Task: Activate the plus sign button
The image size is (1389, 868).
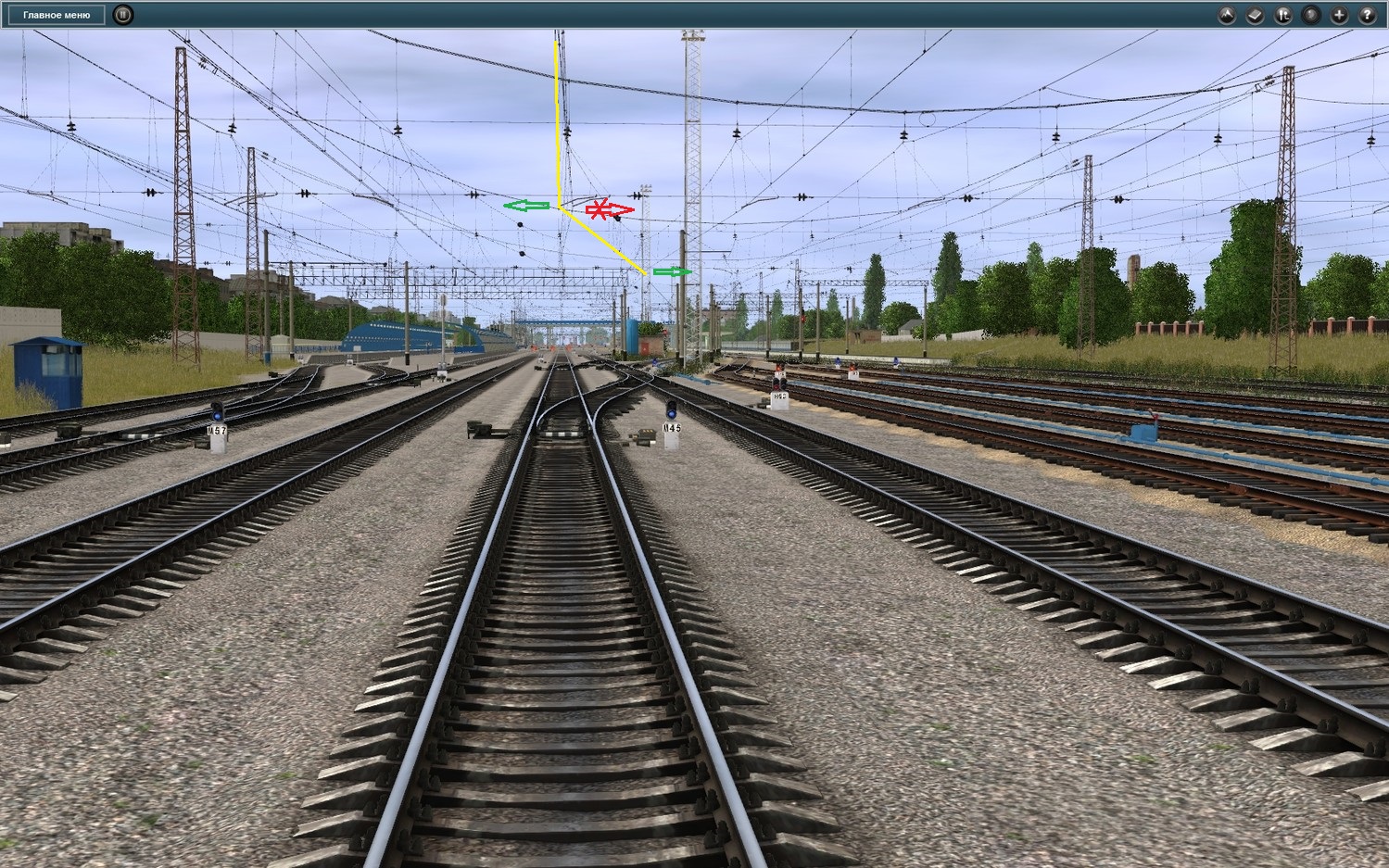Action: tap(1338, 15)
